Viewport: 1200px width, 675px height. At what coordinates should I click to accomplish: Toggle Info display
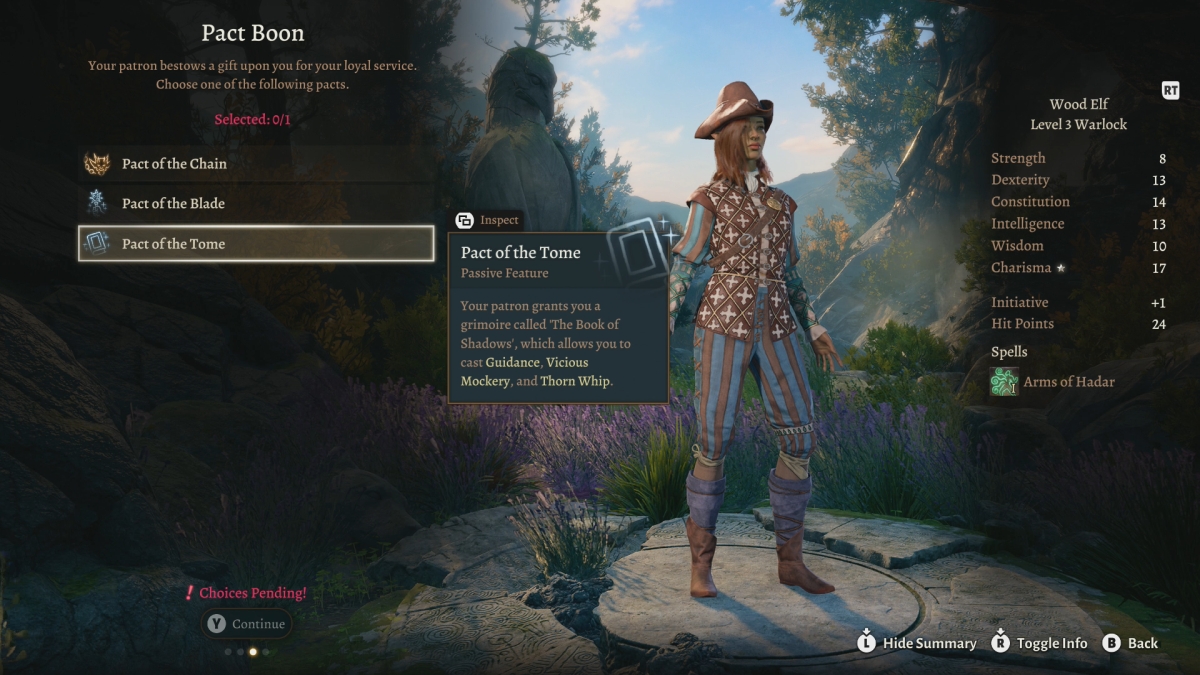pos(1039,643)
